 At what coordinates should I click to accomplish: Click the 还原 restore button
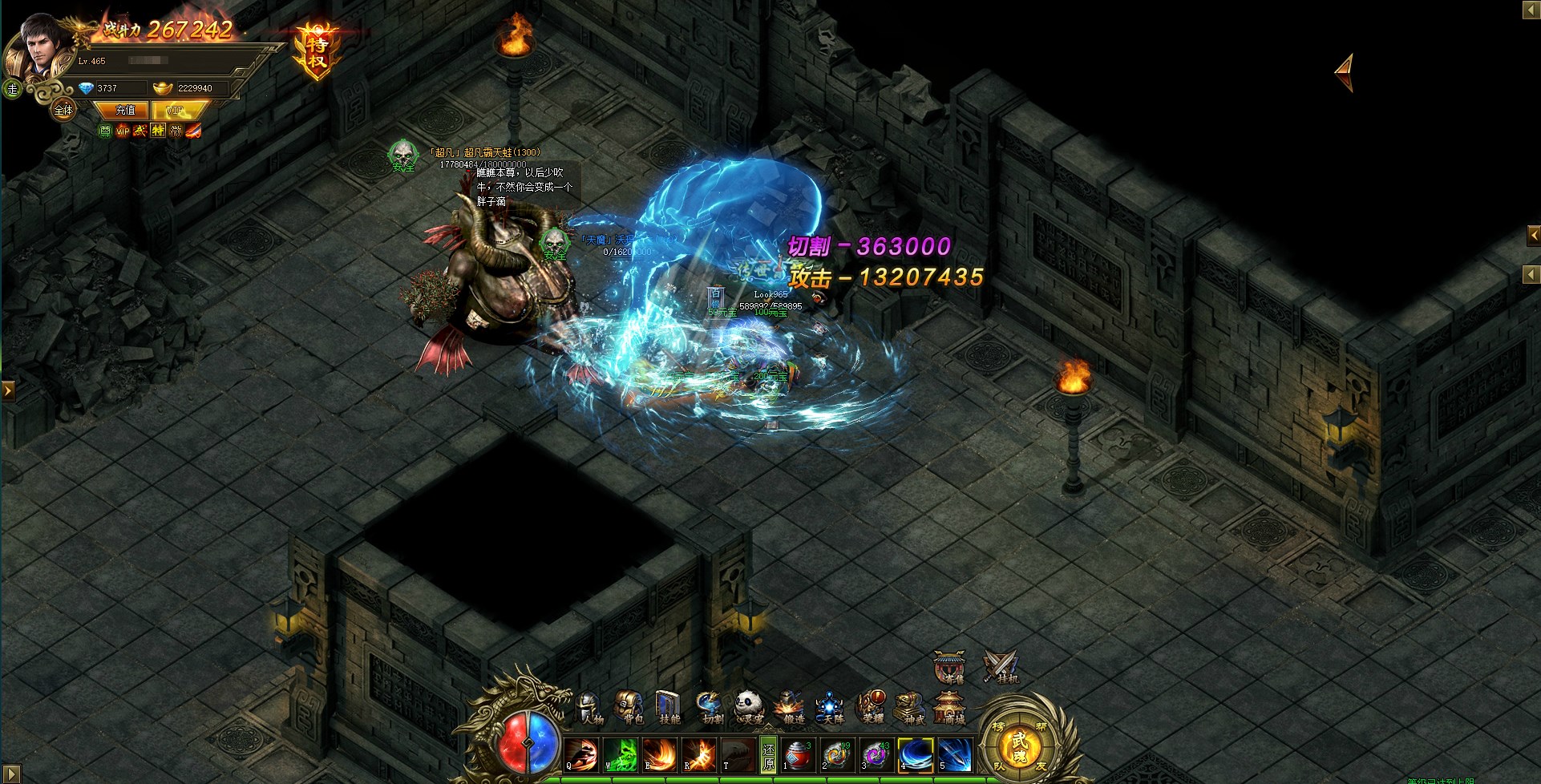click(x=768, y=755)
